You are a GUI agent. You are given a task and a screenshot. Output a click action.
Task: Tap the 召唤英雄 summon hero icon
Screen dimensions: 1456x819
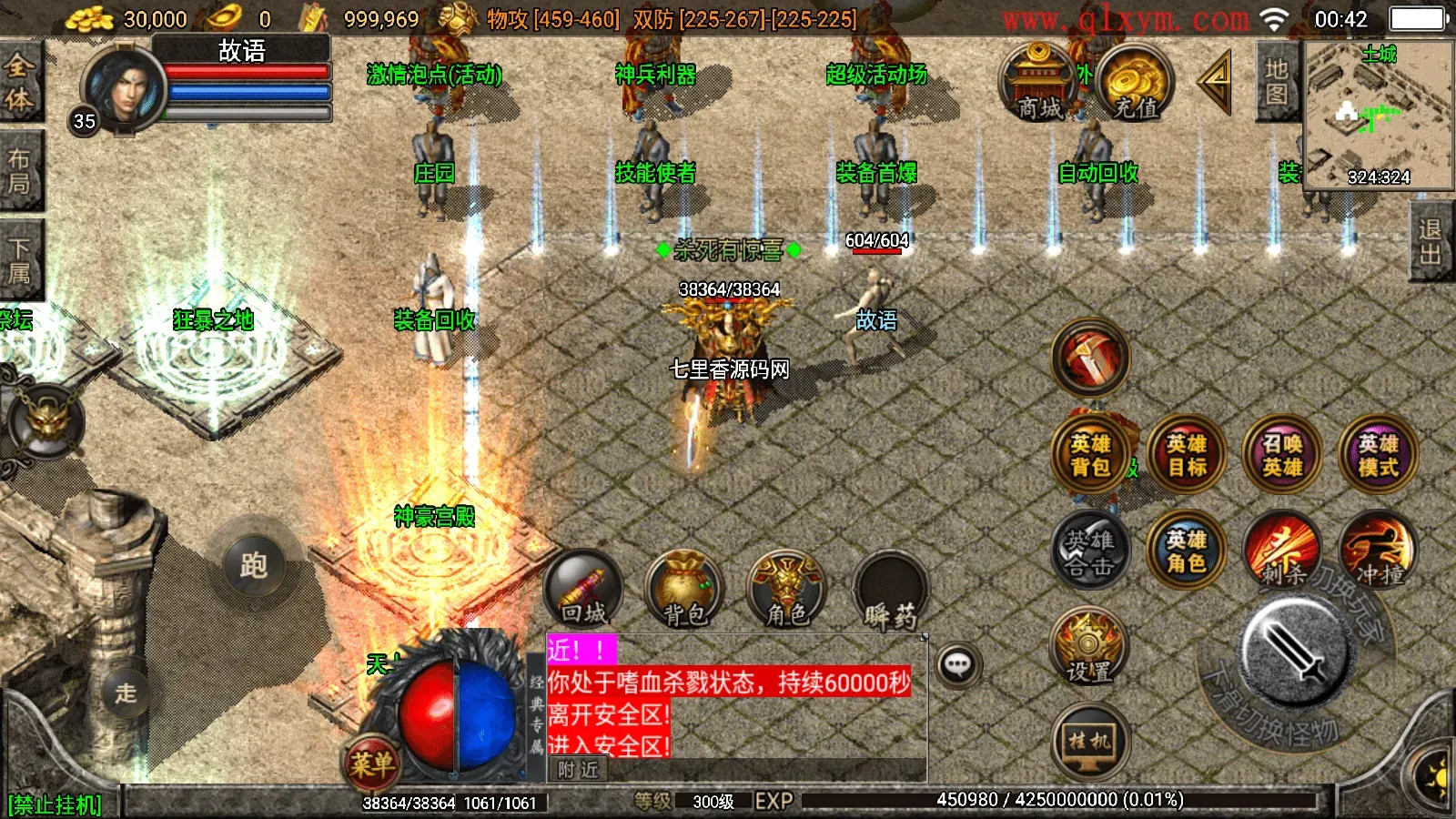tap(1282, 455)
